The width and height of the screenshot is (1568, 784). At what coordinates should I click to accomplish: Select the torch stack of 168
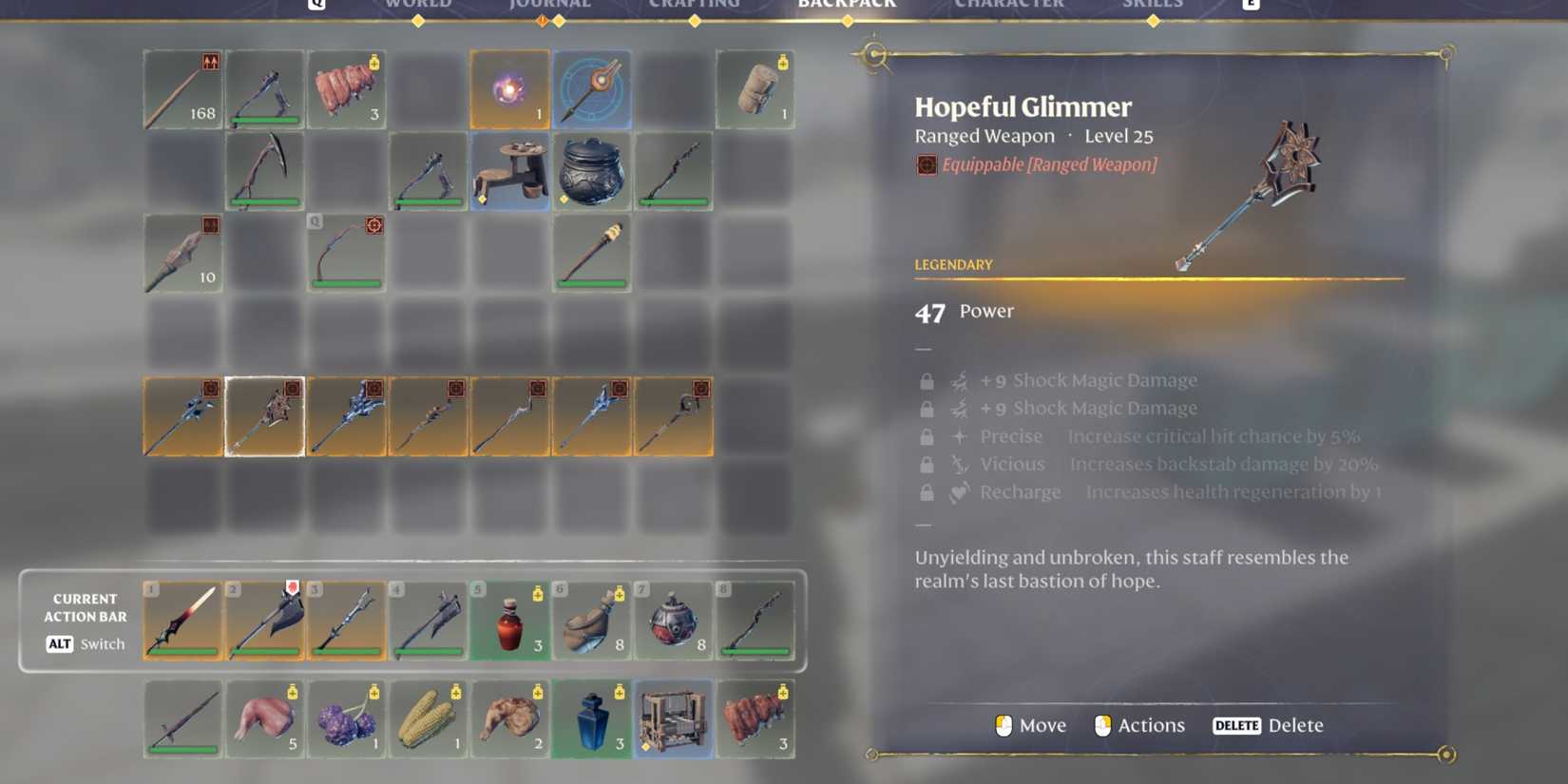182,88
